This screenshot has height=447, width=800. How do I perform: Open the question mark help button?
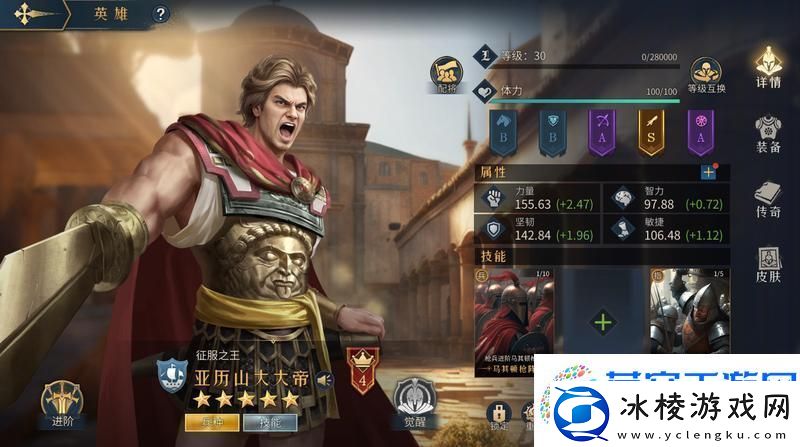pos(162,14)
